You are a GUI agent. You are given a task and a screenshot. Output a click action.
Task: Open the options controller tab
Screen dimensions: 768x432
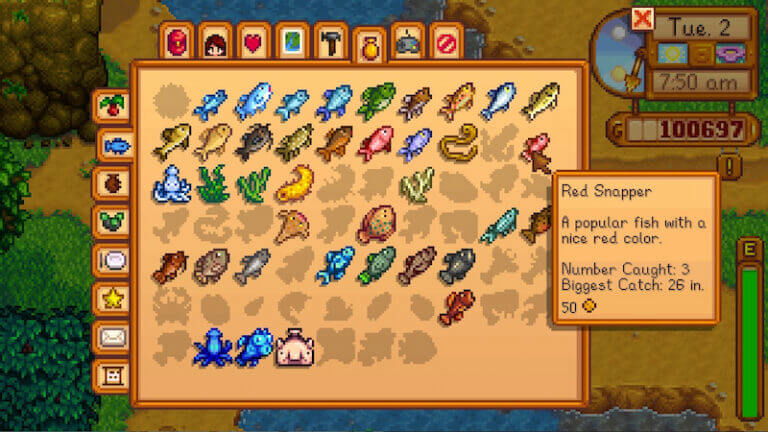tap(408, 42)
